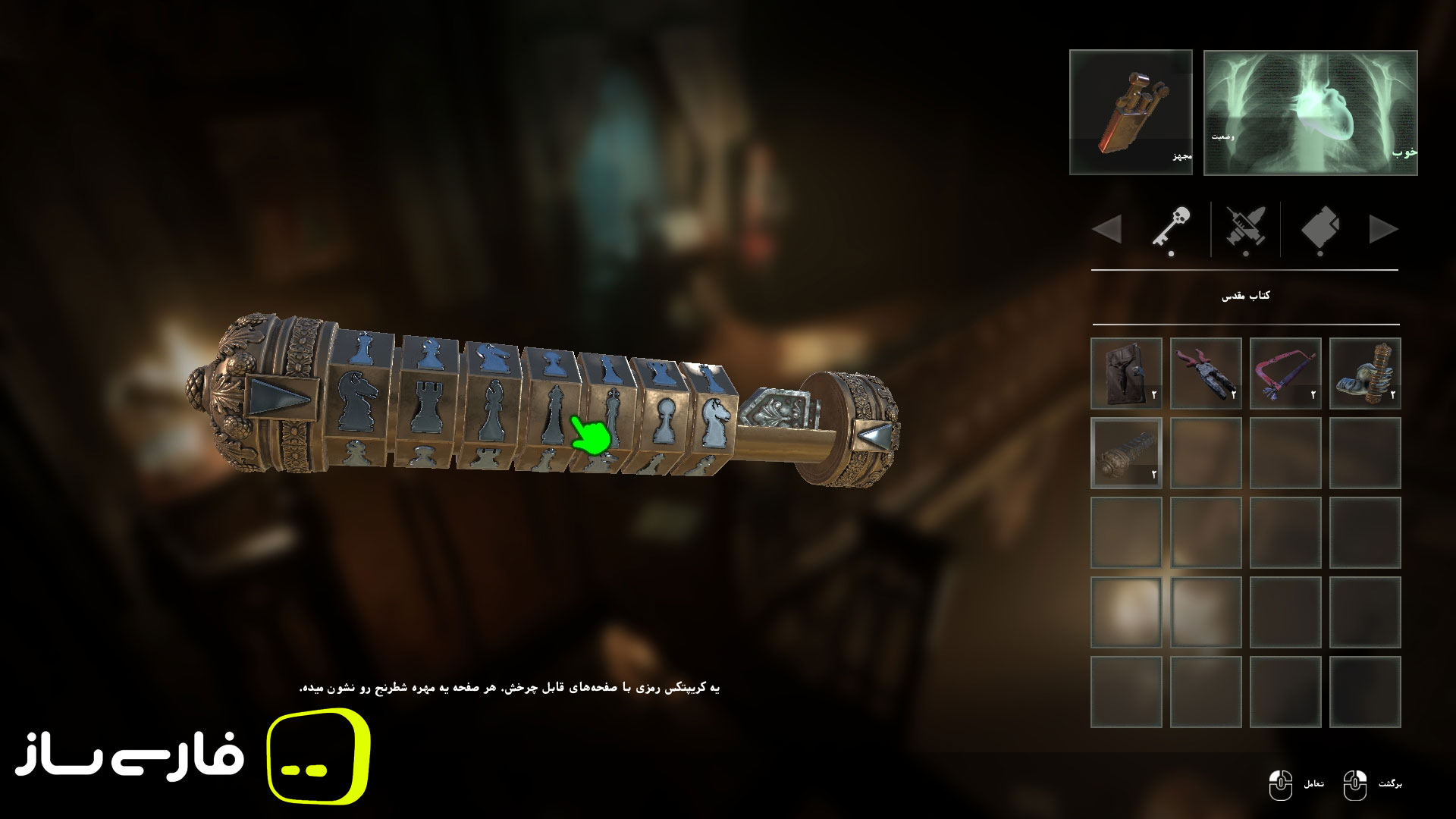Choose the dark leather book slot

point(1126,374)
